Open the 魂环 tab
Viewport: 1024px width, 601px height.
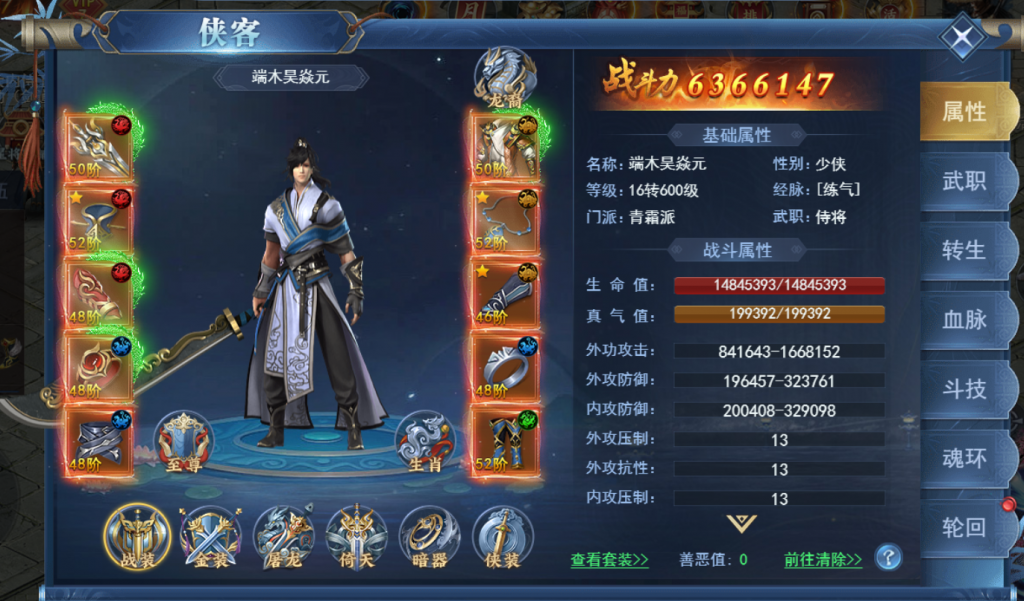[964, 458]
